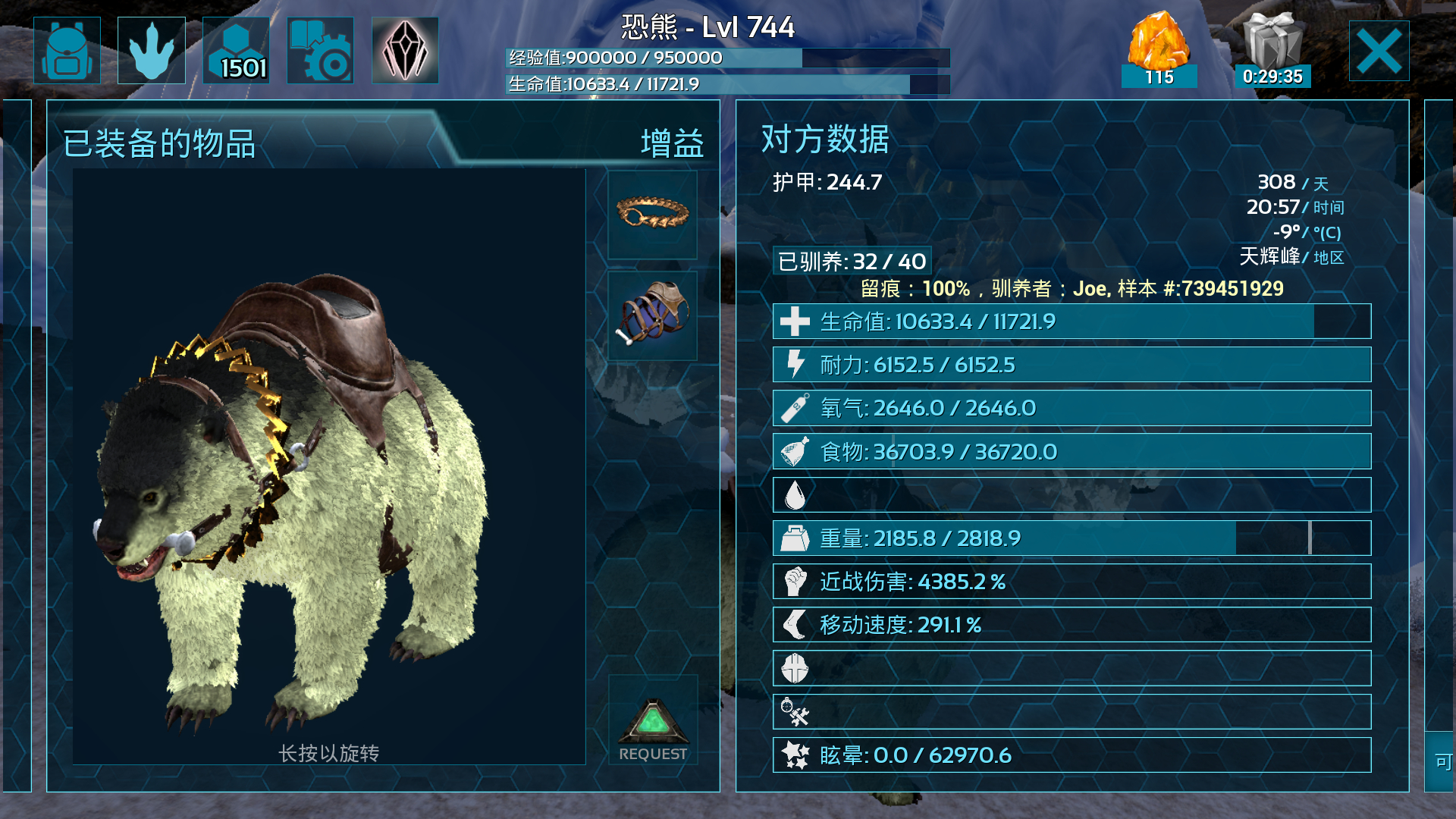Select the spiked gold collar slot
Viewport: 1456px width, 819px height.
(x=652, y=215)
